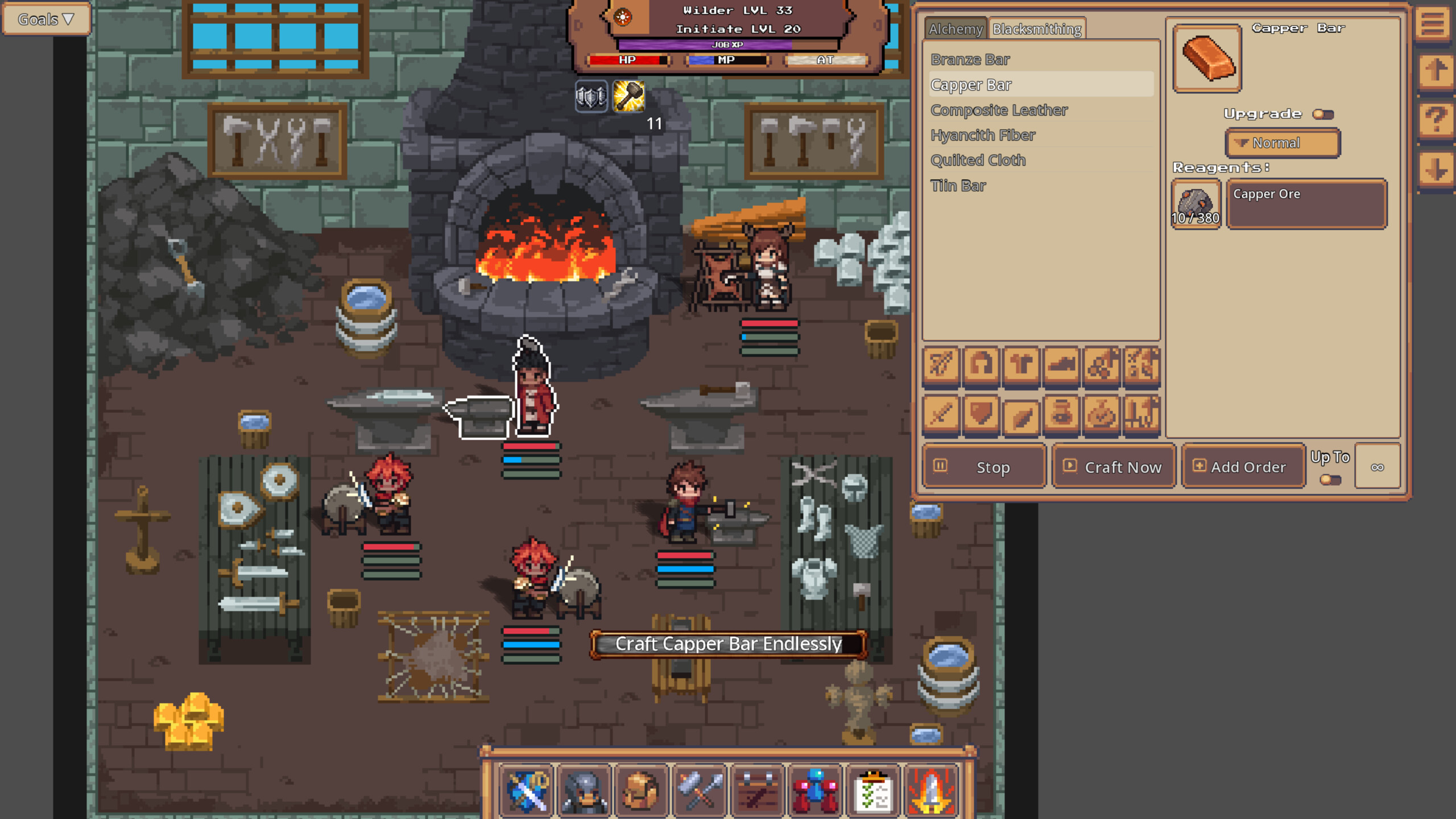Open the Normal quality dropdown
Image resolution: width=1456 pixels, height=819 pixels.
(x=1283, y=142)
